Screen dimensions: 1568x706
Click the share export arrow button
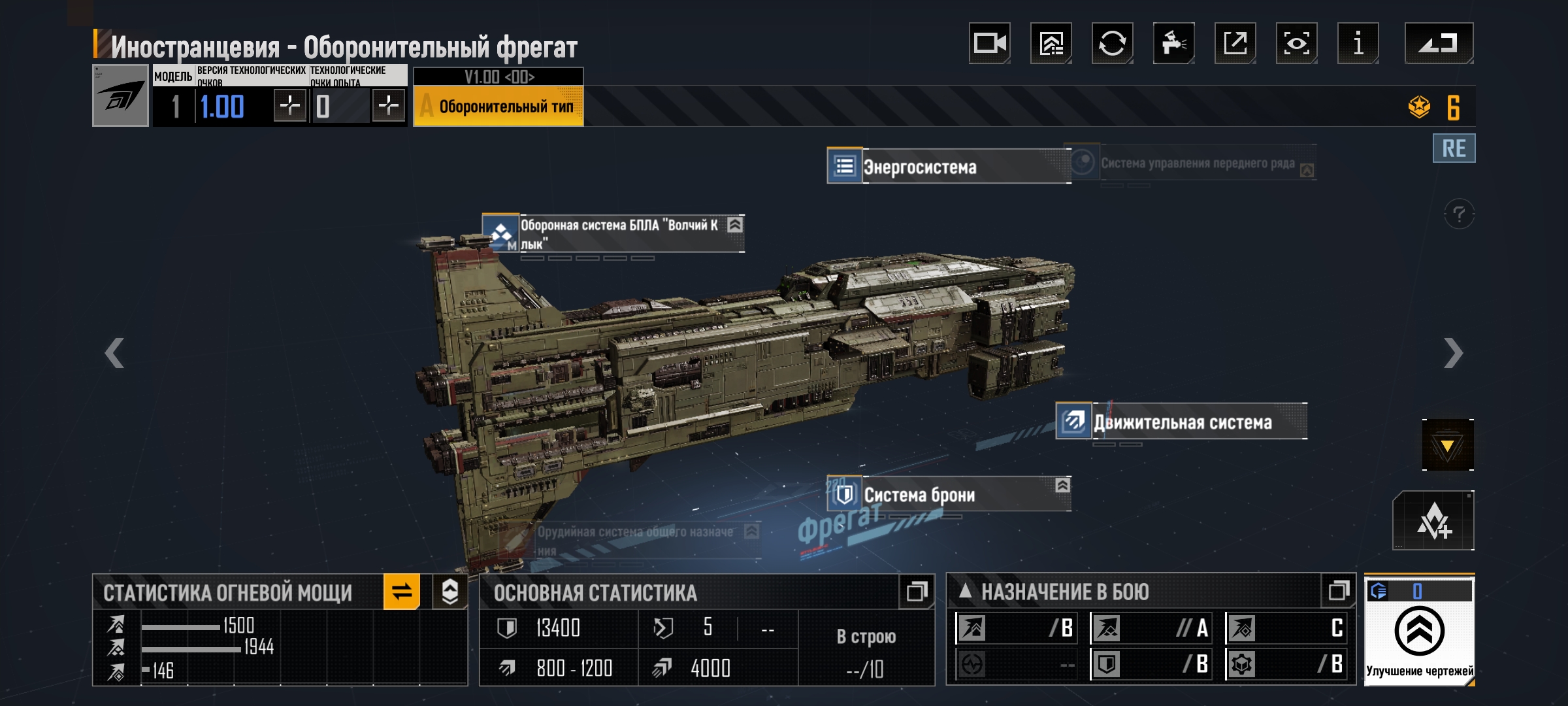1235,43
